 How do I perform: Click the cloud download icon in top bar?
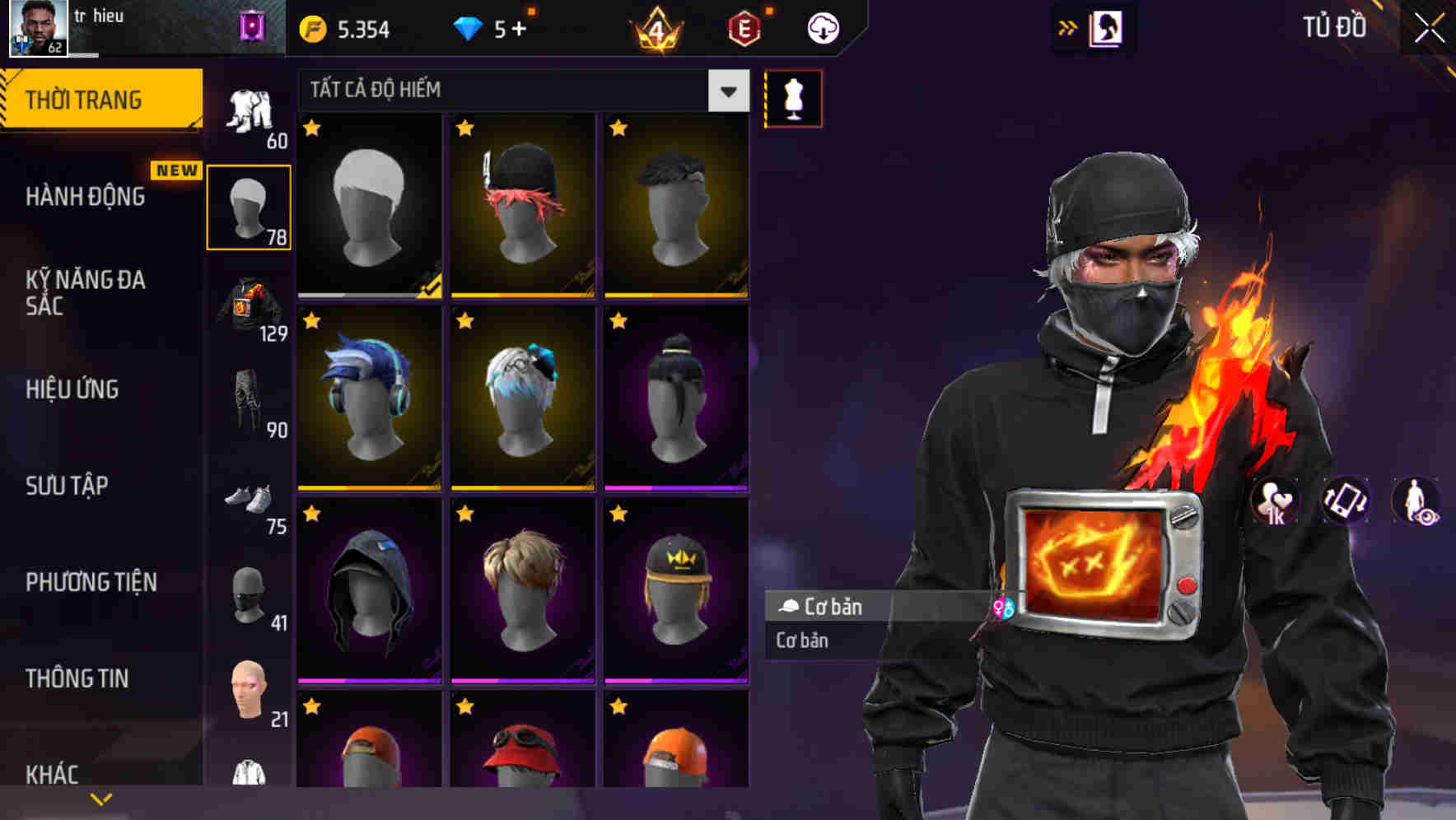pos(823,27)
